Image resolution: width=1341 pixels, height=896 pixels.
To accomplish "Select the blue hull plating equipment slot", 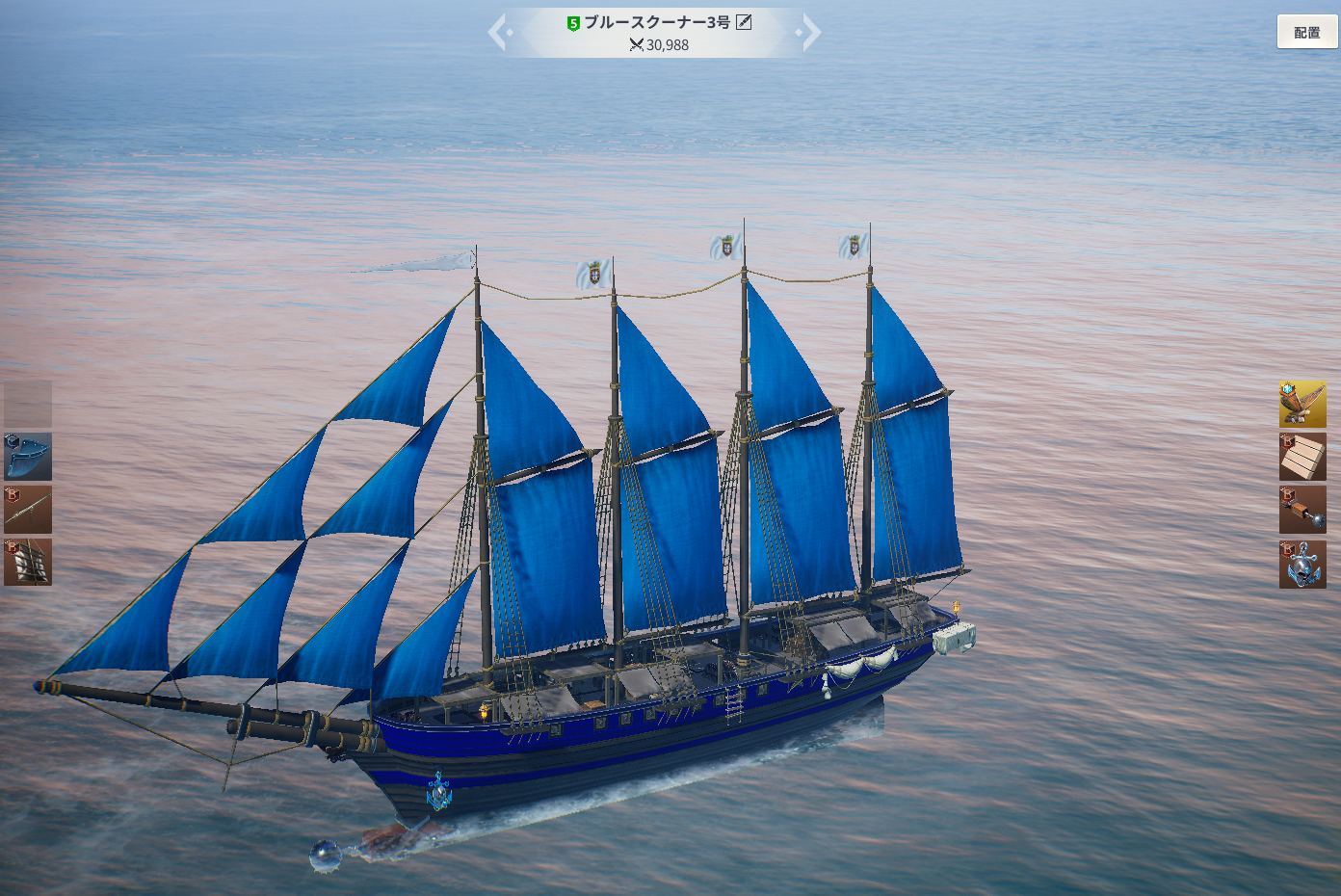I will pos(28,457).
